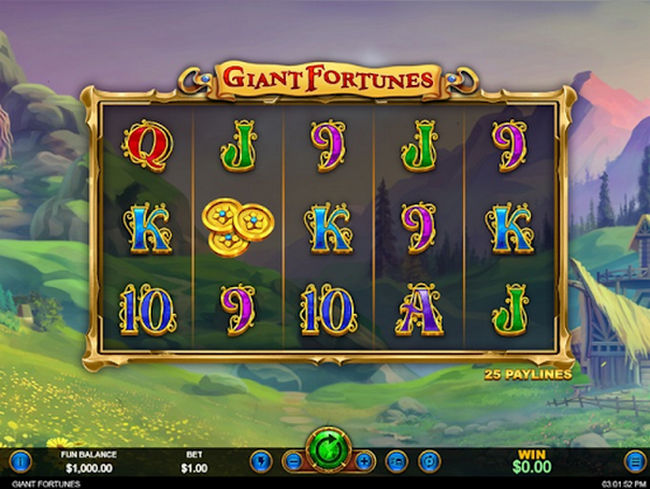This screenshot has height=489, width=650.
Task: Increase the bet with the plus button
Action: (x=364, y=462)
